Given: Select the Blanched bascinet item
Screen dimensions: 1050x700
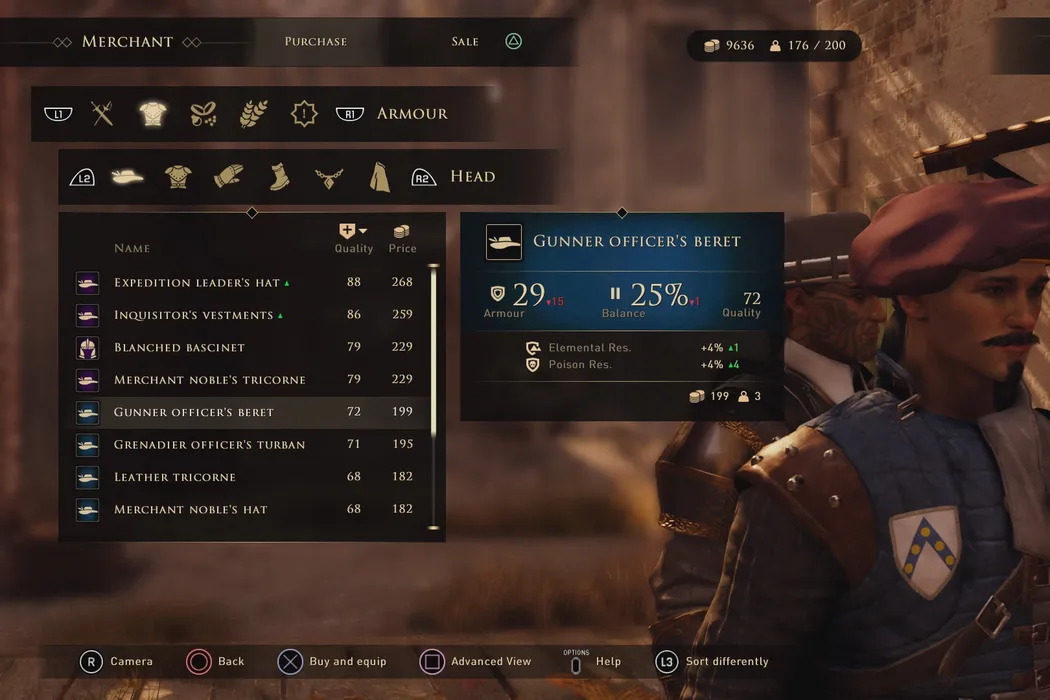Looking at the screenshot, I should click(180, 348).
